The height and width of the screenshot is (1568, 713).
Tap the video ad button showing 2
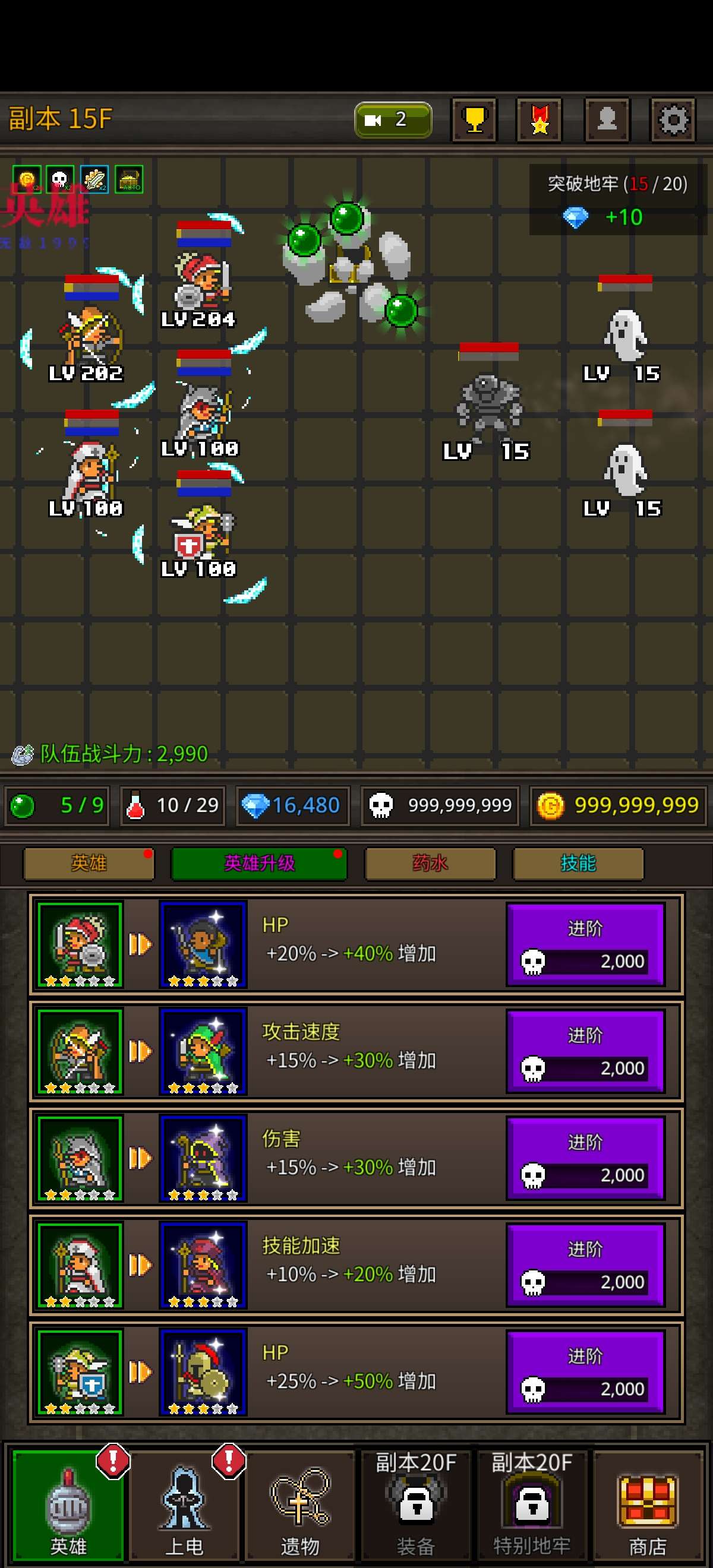tap(393, 119)
